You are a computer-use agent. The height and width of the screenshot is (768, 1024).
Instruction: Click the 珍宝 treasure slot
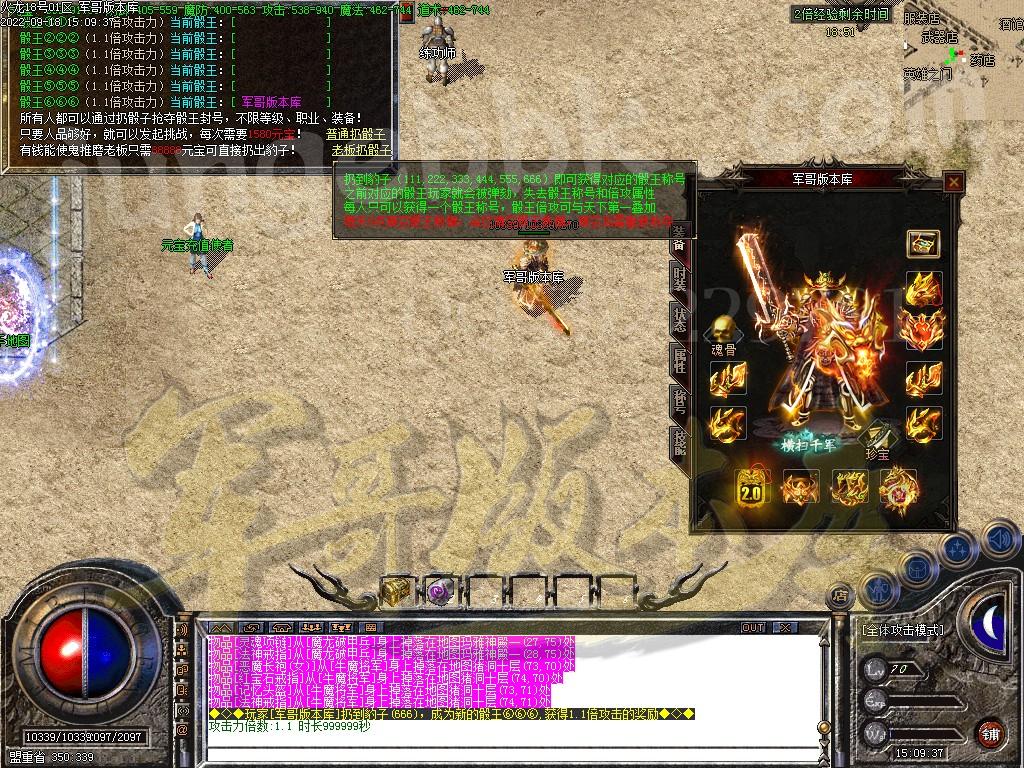[878, 436]
